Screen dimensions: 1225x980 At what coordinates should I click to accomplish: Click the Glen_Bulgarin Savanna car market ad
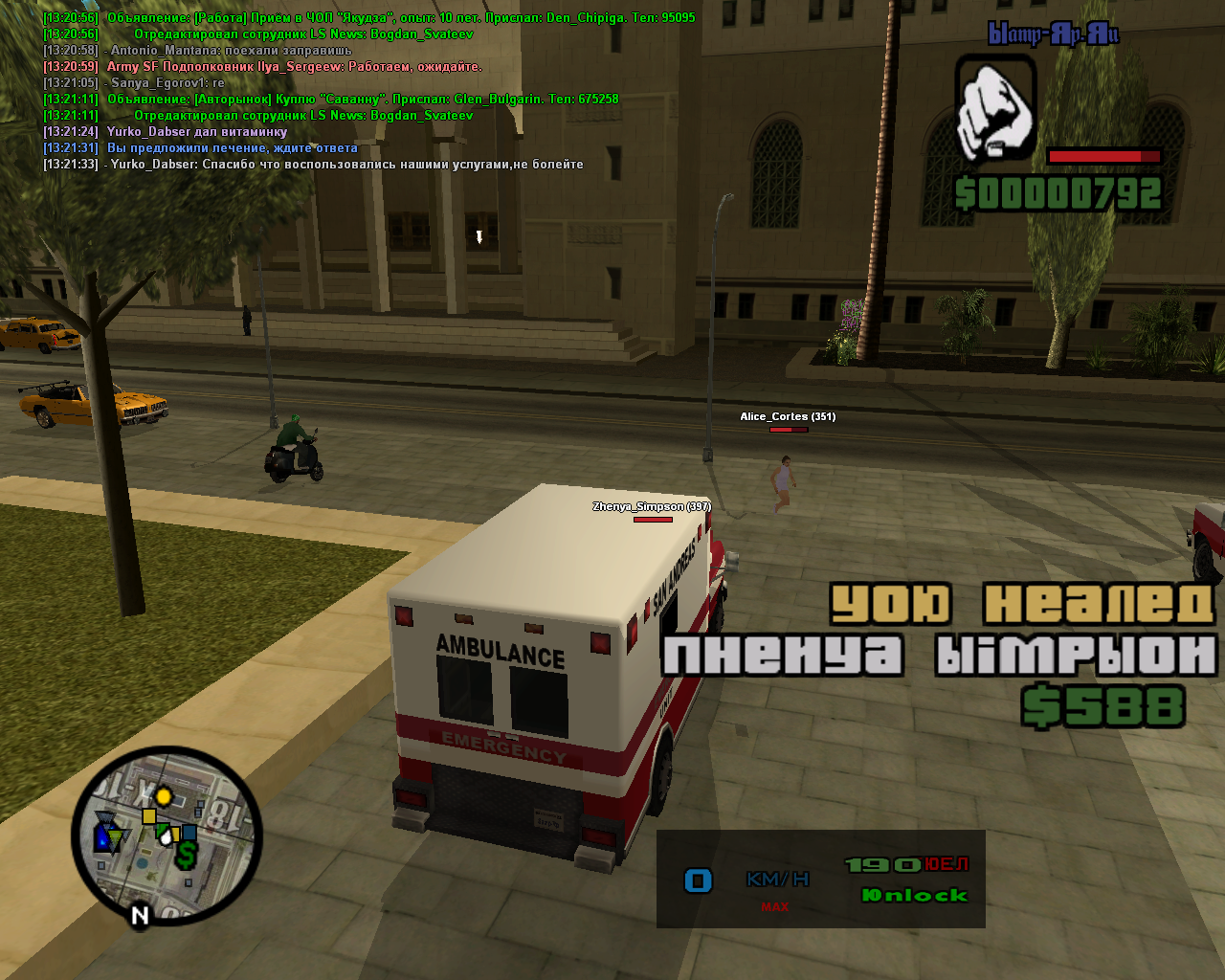(x=362, y=100)
